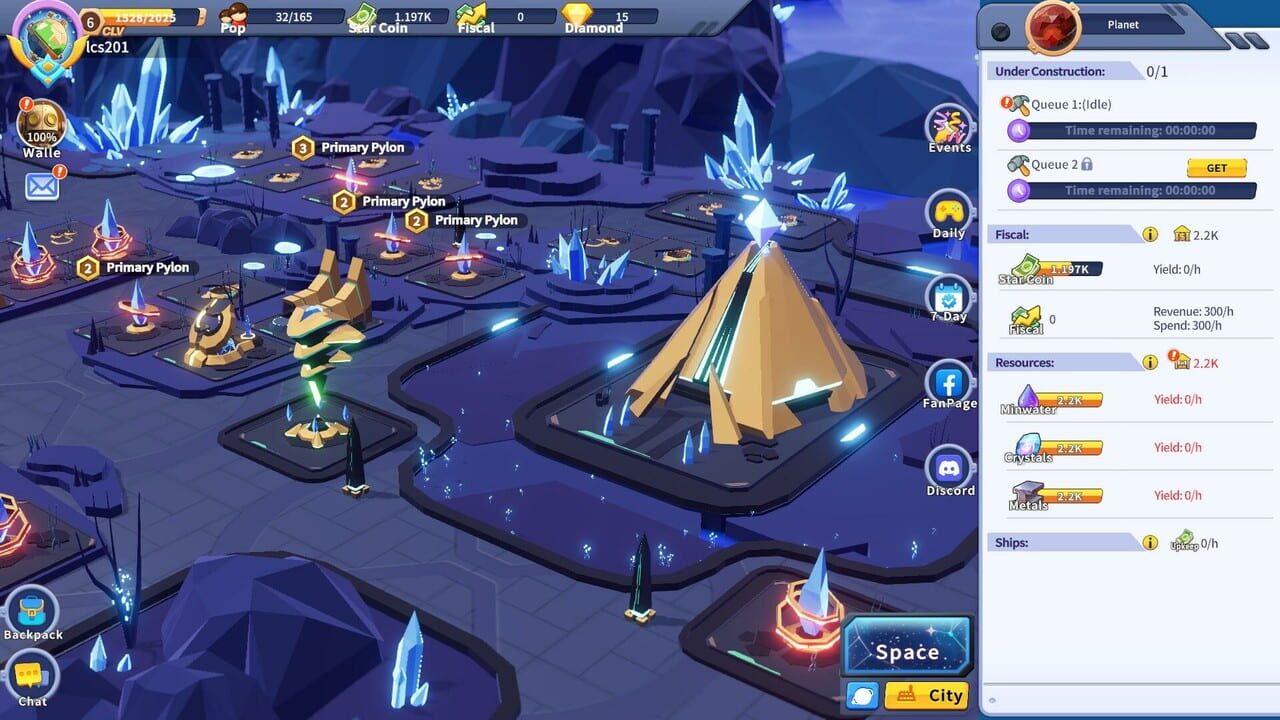Open the player mailbox envelope
This screenshot has width=1280, height=720.
point(42,188)
